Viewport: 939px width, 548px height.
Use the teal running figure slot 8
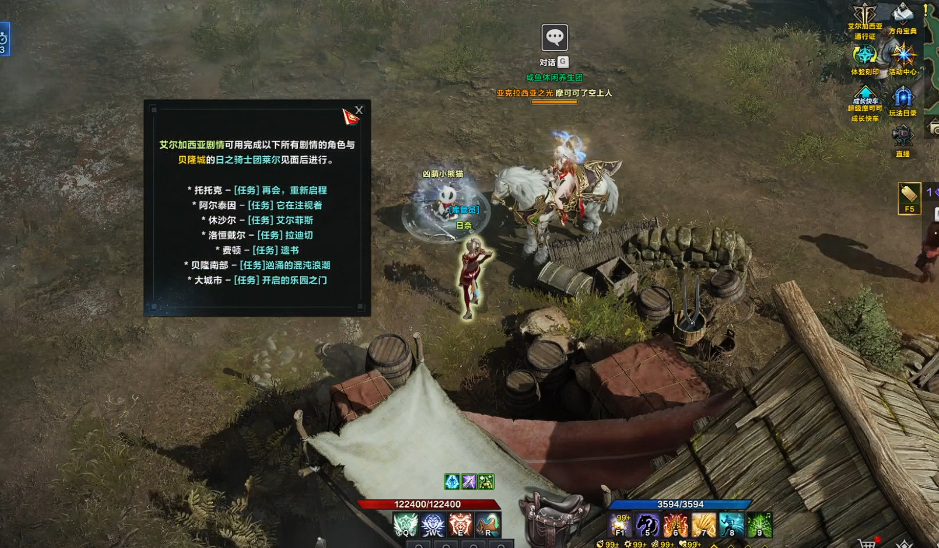tap(732, 525)
